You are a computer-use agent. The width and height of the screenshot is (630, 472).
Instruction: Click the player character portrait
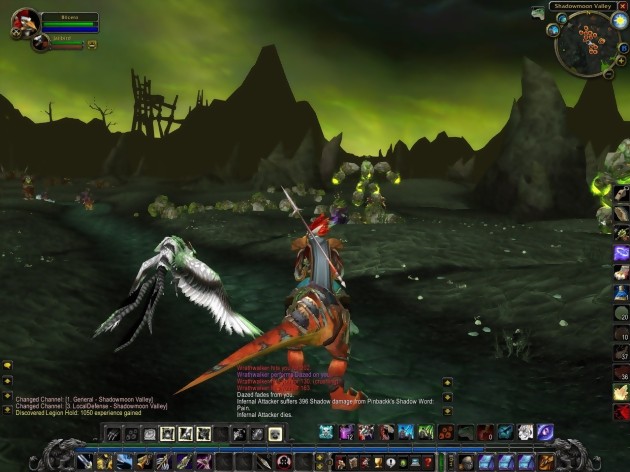coord(25,22)
